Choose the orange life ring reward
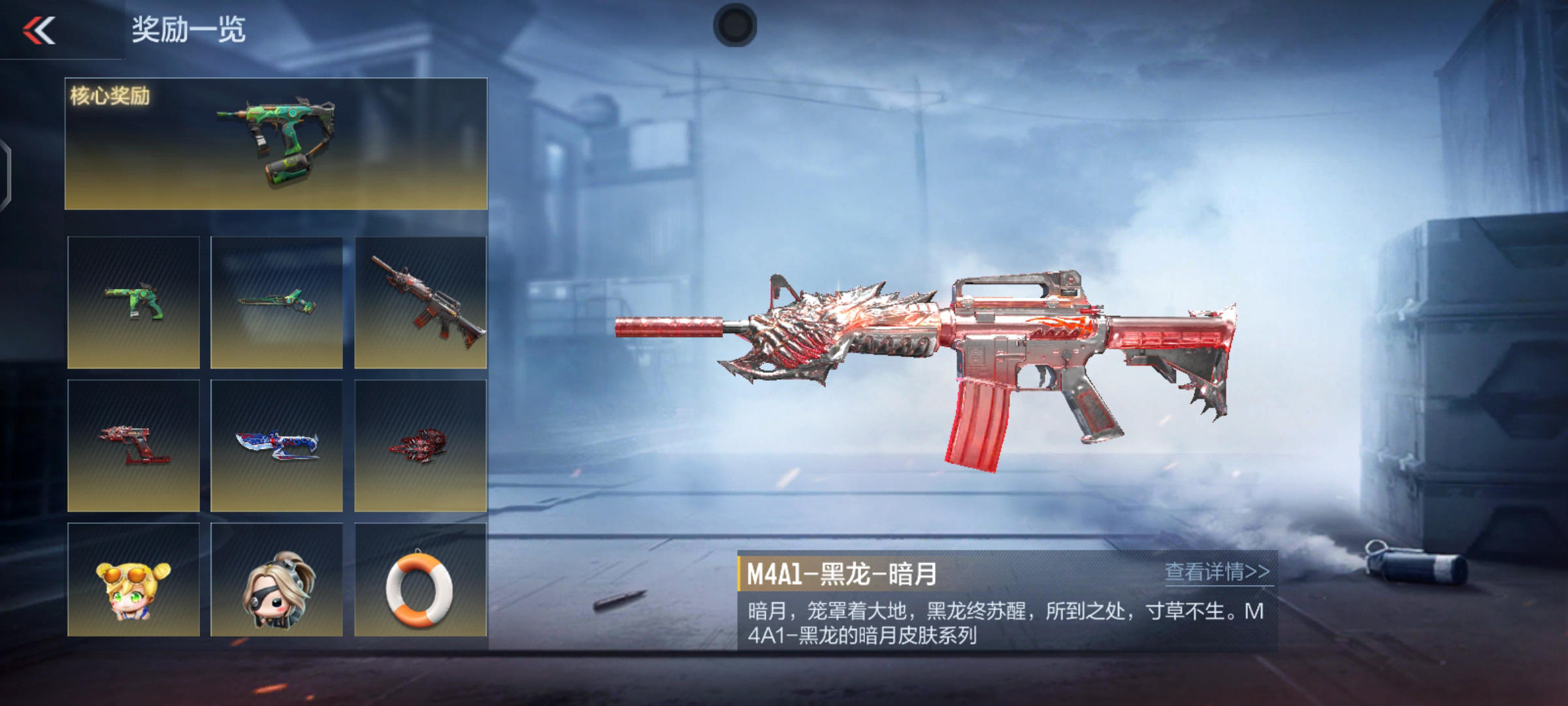The height and width of the screenshot is (706, 1568). coord(420,580)
